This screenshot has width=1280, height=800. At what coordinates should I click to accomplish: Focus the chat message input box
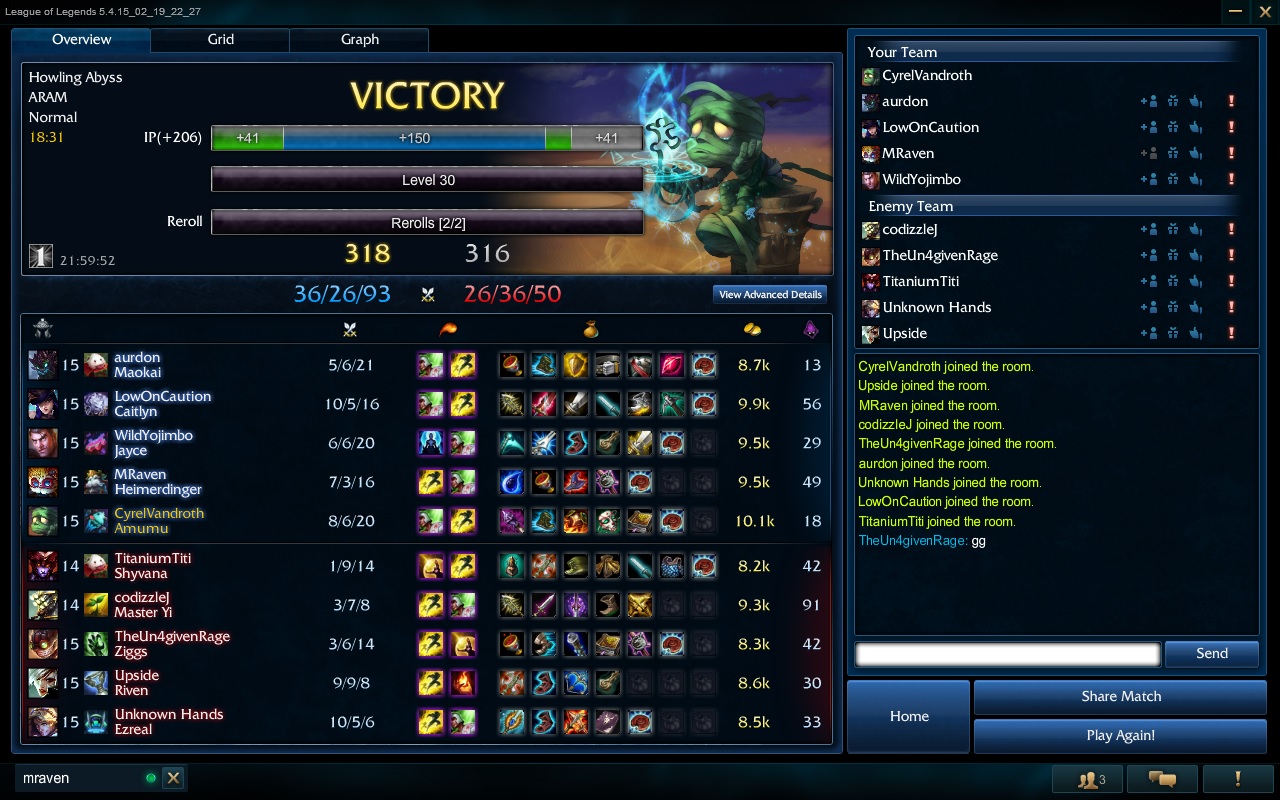[x=1007, y=654]
